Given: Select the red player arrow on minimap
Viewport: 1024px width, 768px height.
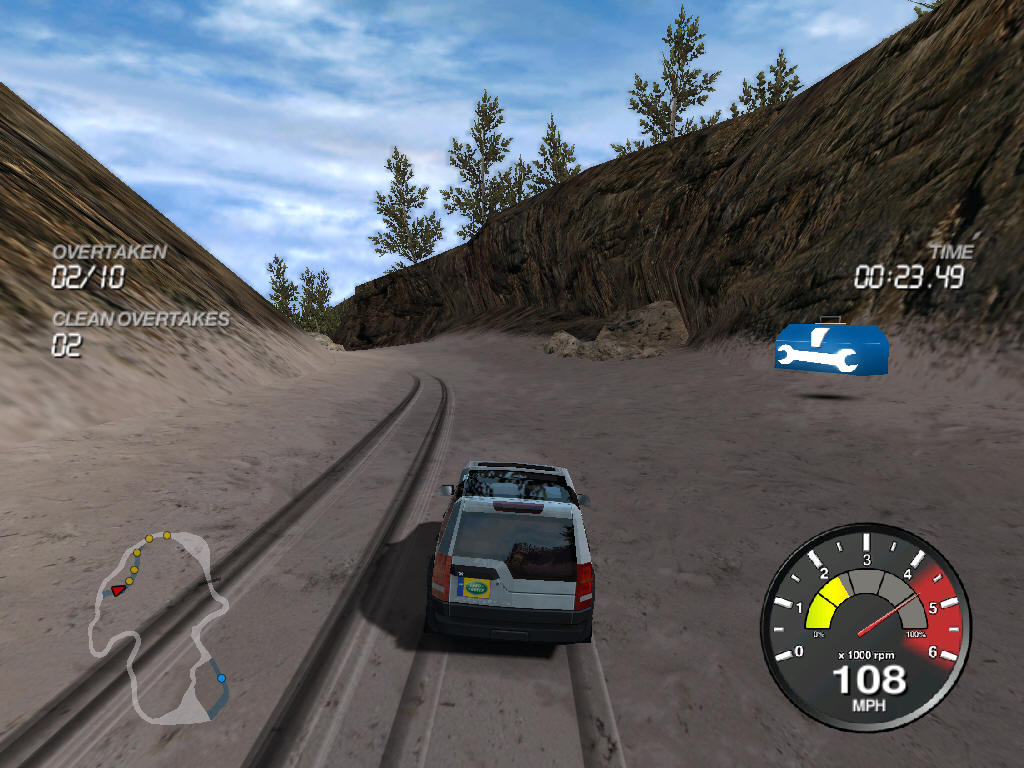Looking at the screenshot, I should 119,590.
